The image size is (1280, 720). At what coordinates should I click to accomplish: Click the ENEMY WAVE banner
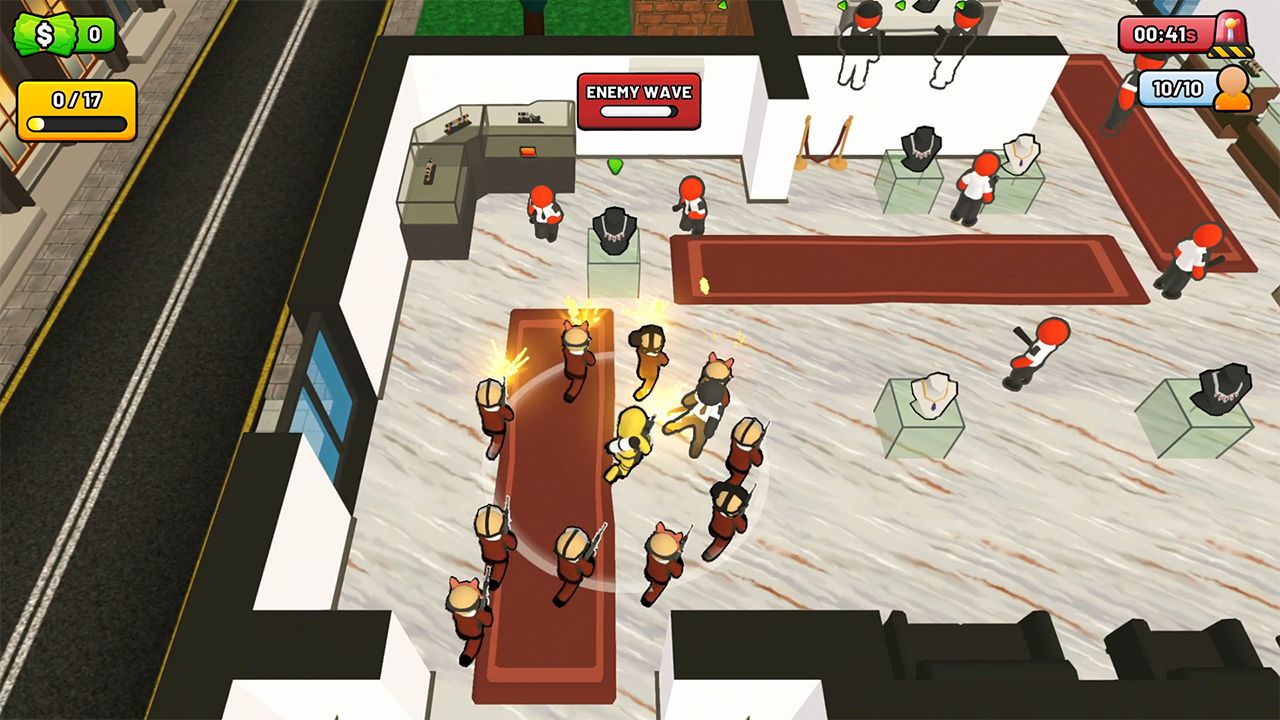(637, 92)
